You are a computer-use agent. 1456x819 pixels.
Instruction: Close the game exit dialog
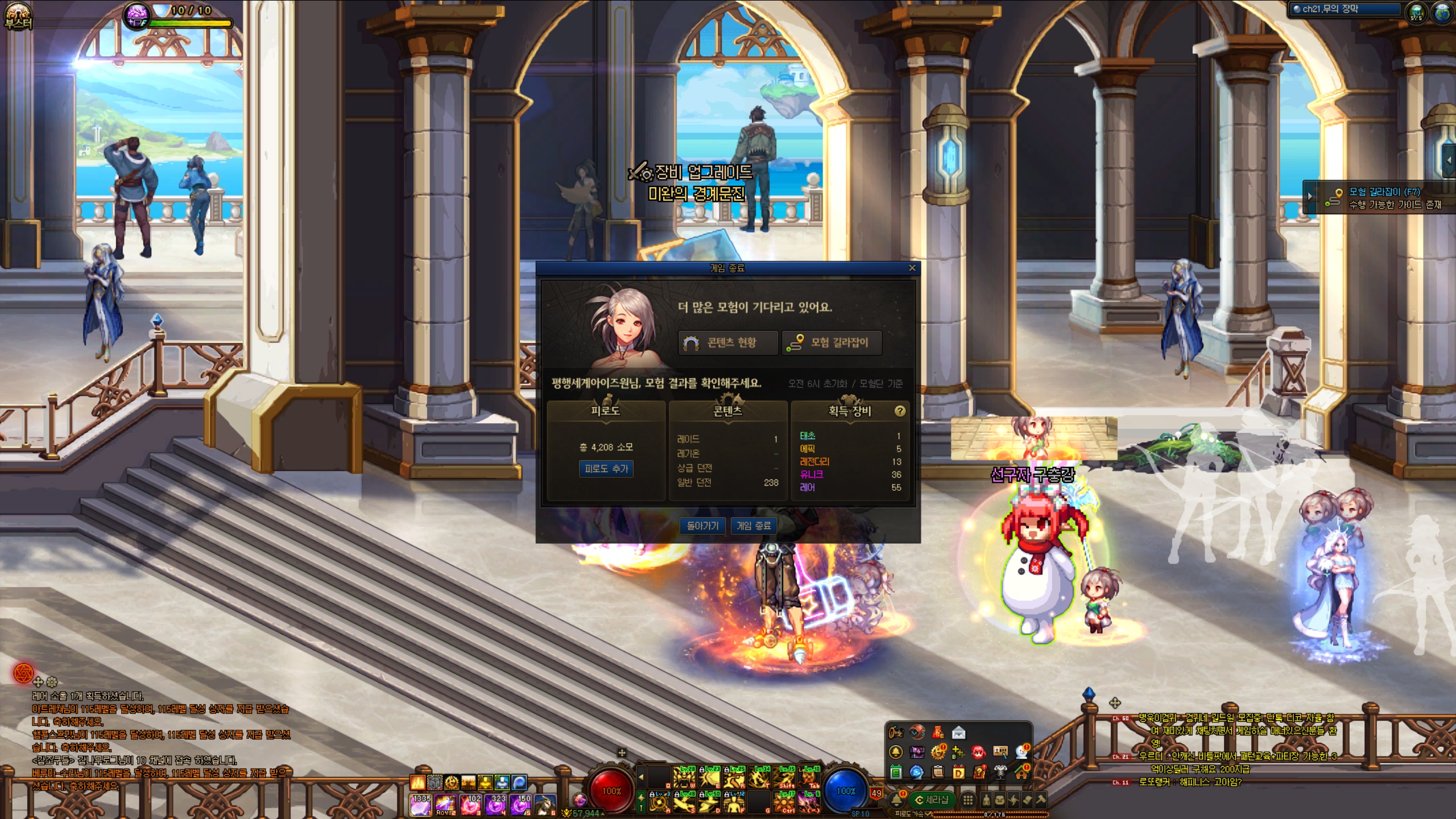coord(912,268)
